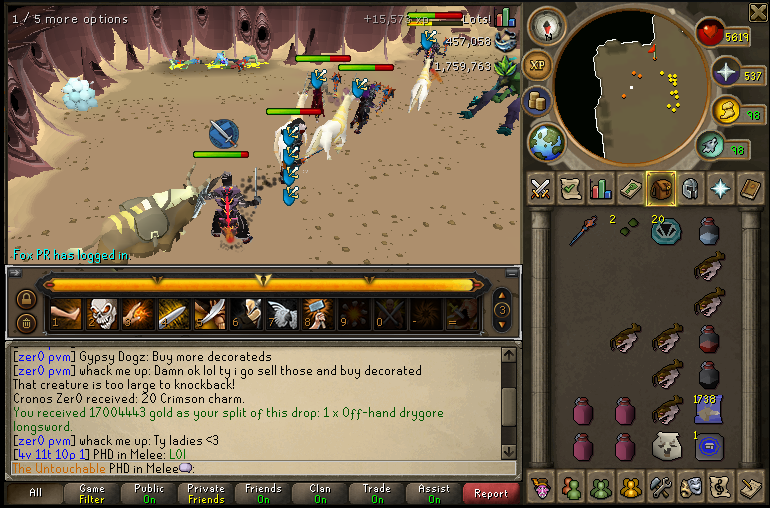
Task: Open the Skills bar-chart tab
Action: pyautogui.click(x=601, y=188)
